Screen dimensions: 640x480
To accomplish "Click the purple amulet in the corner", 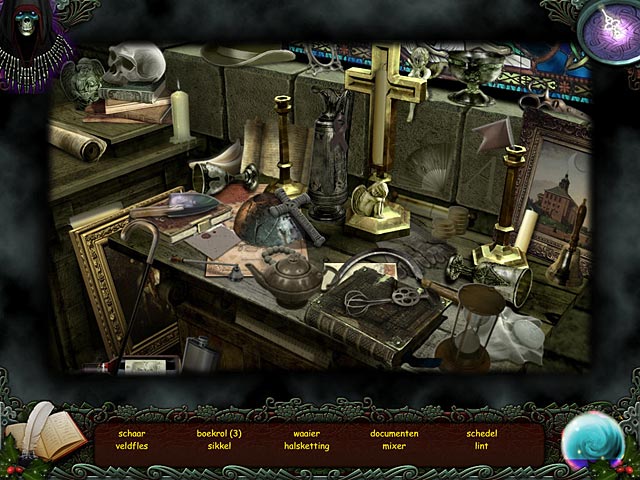I will (608, 31).
